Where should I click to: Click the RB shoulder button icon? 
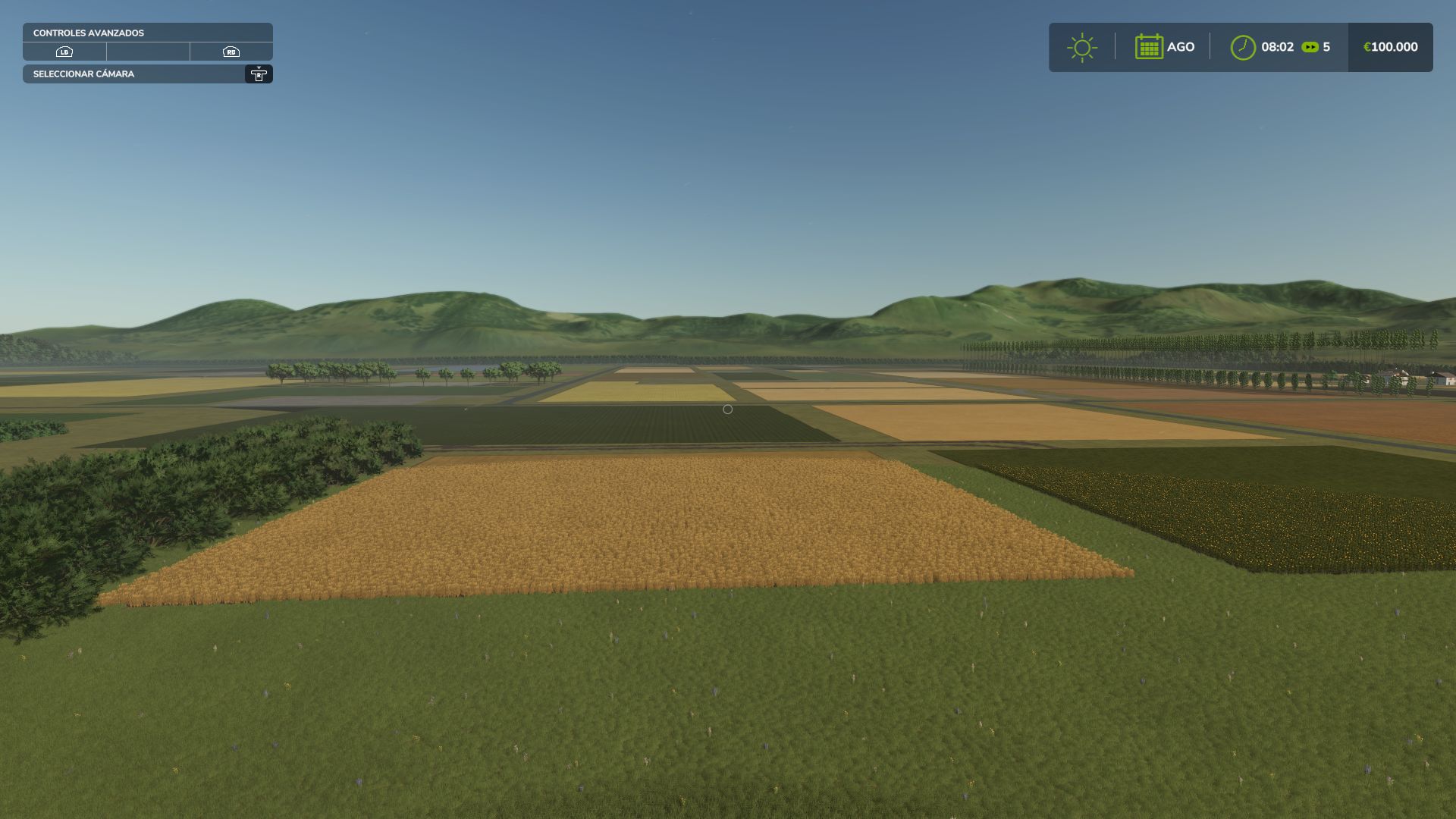[x=232, y=52]
